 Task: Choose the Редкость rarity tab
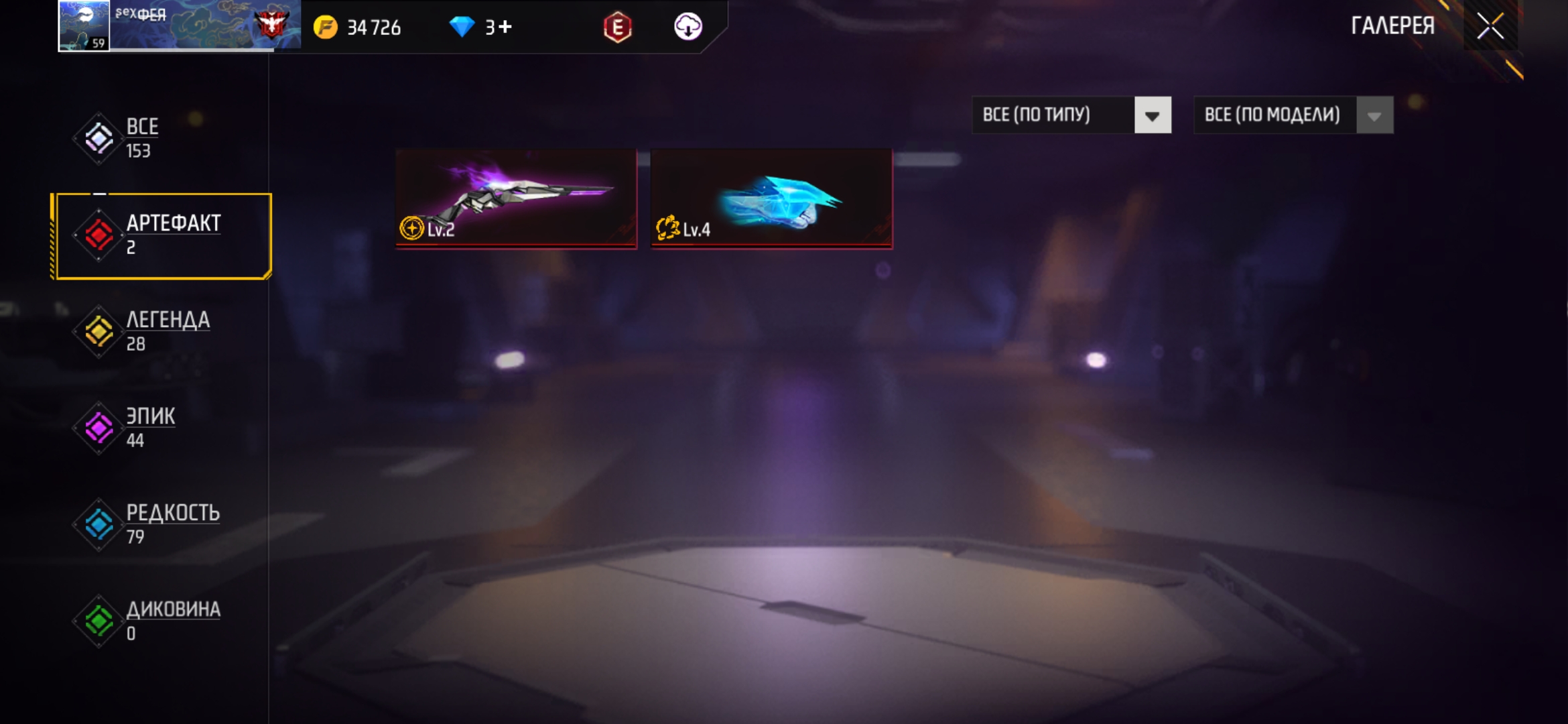[x=171, y=524]
